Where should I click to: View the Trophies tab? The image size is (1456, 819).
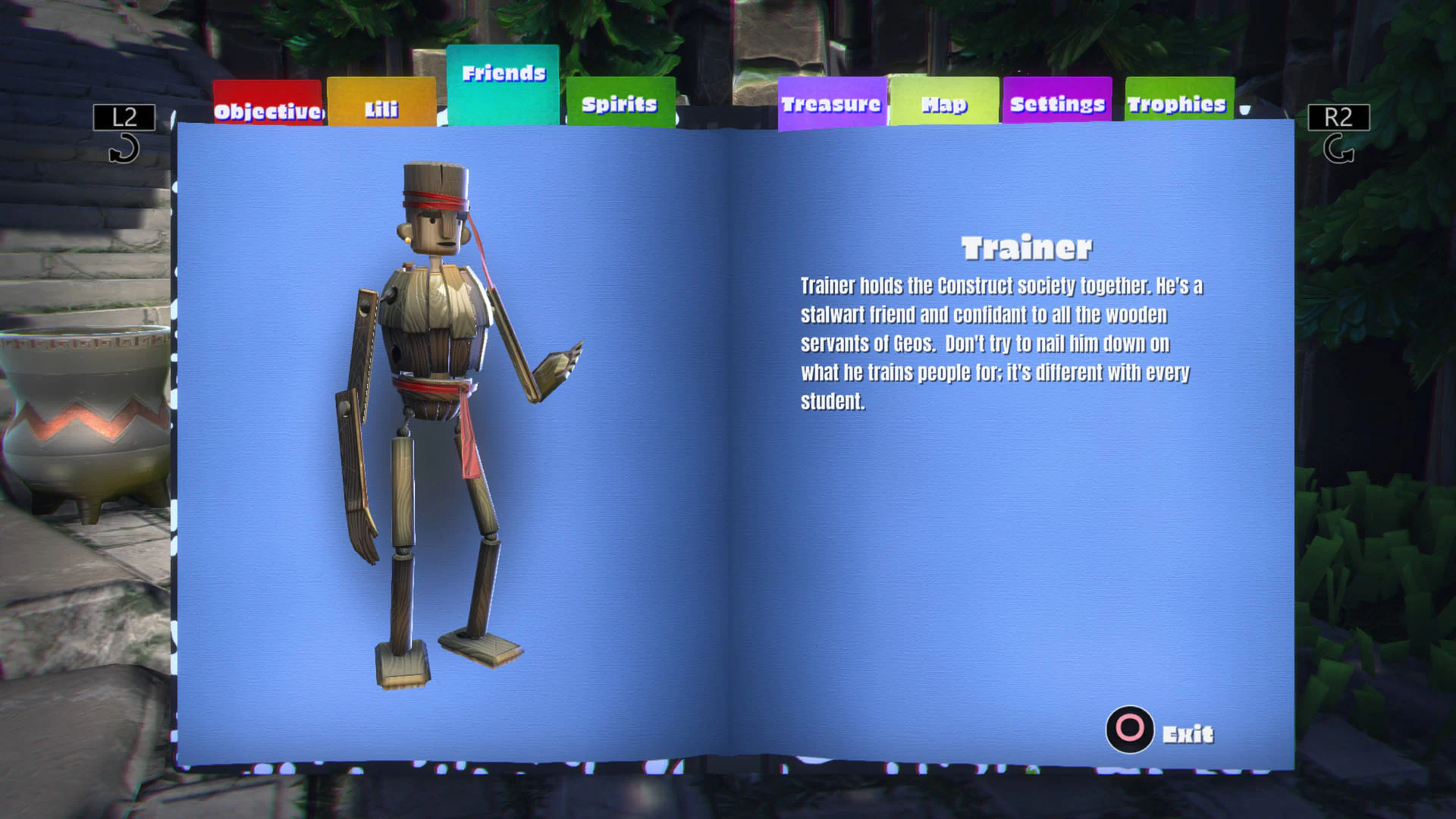click(1177, 102)
